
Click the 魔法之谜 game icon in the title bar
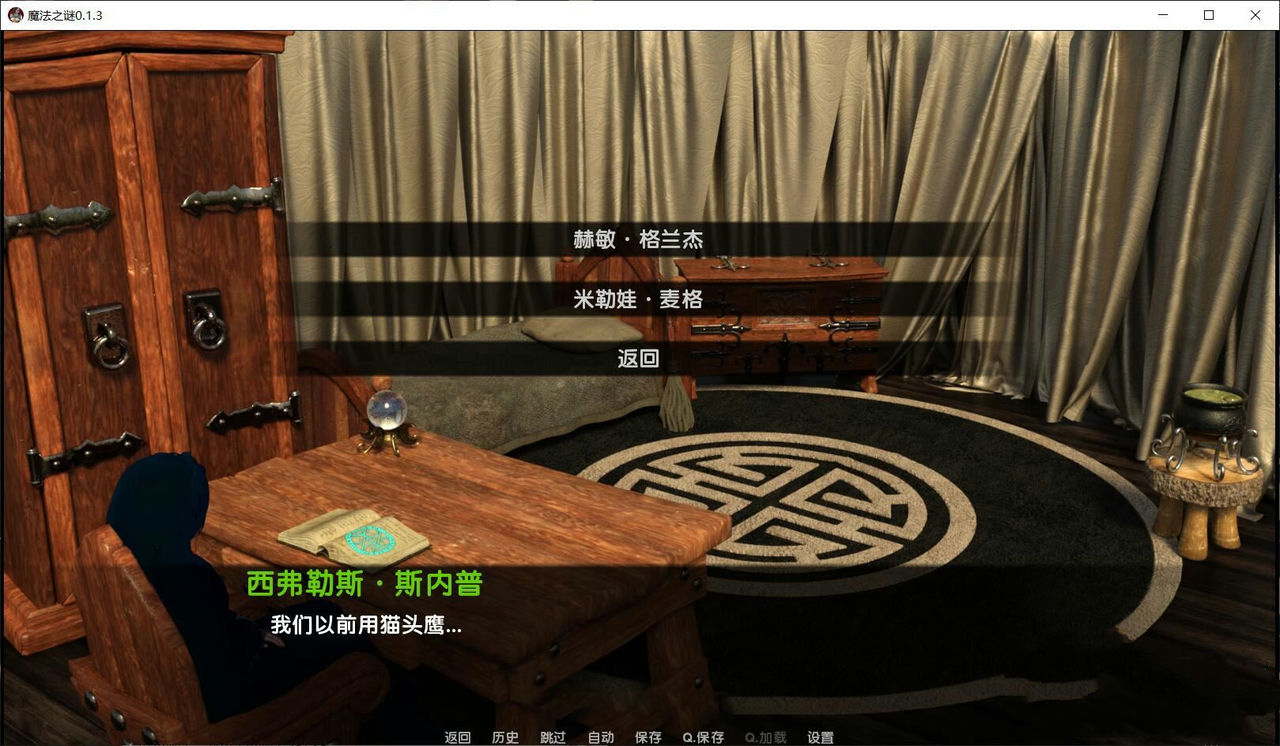15,15
